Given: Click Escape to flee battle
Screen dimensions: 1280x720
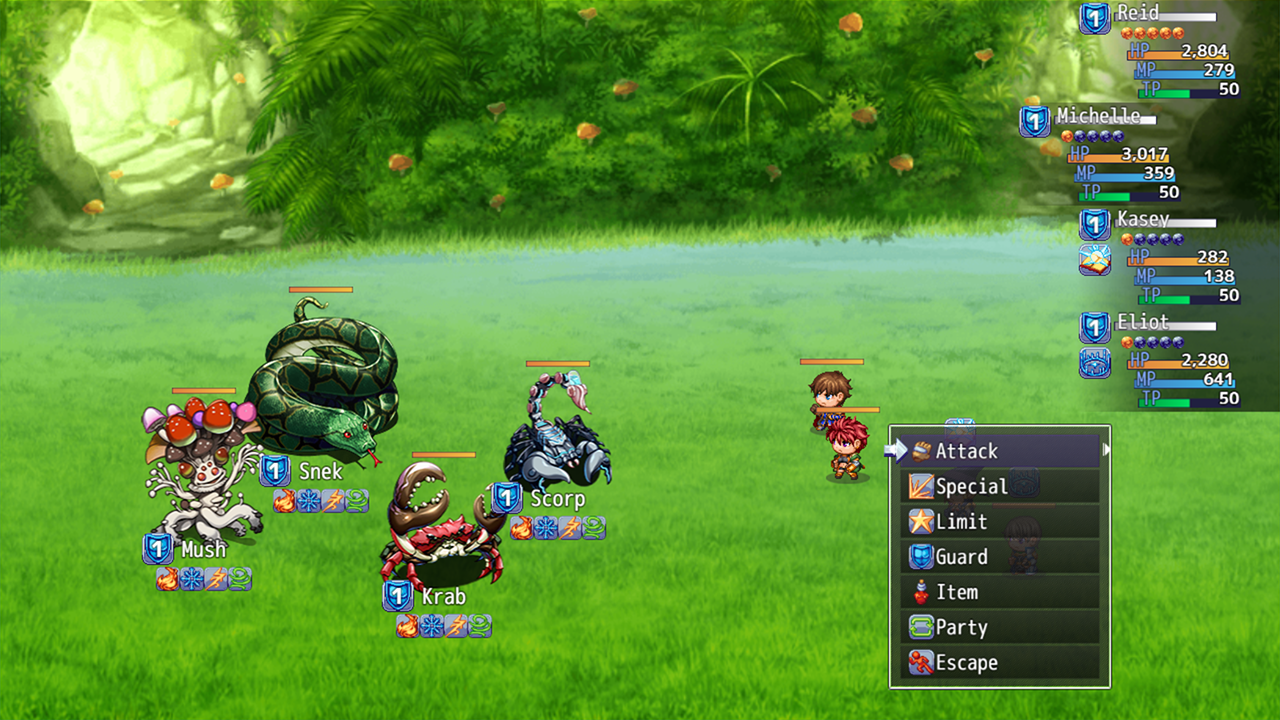Looking at the screenshot, I should point(999,663).
